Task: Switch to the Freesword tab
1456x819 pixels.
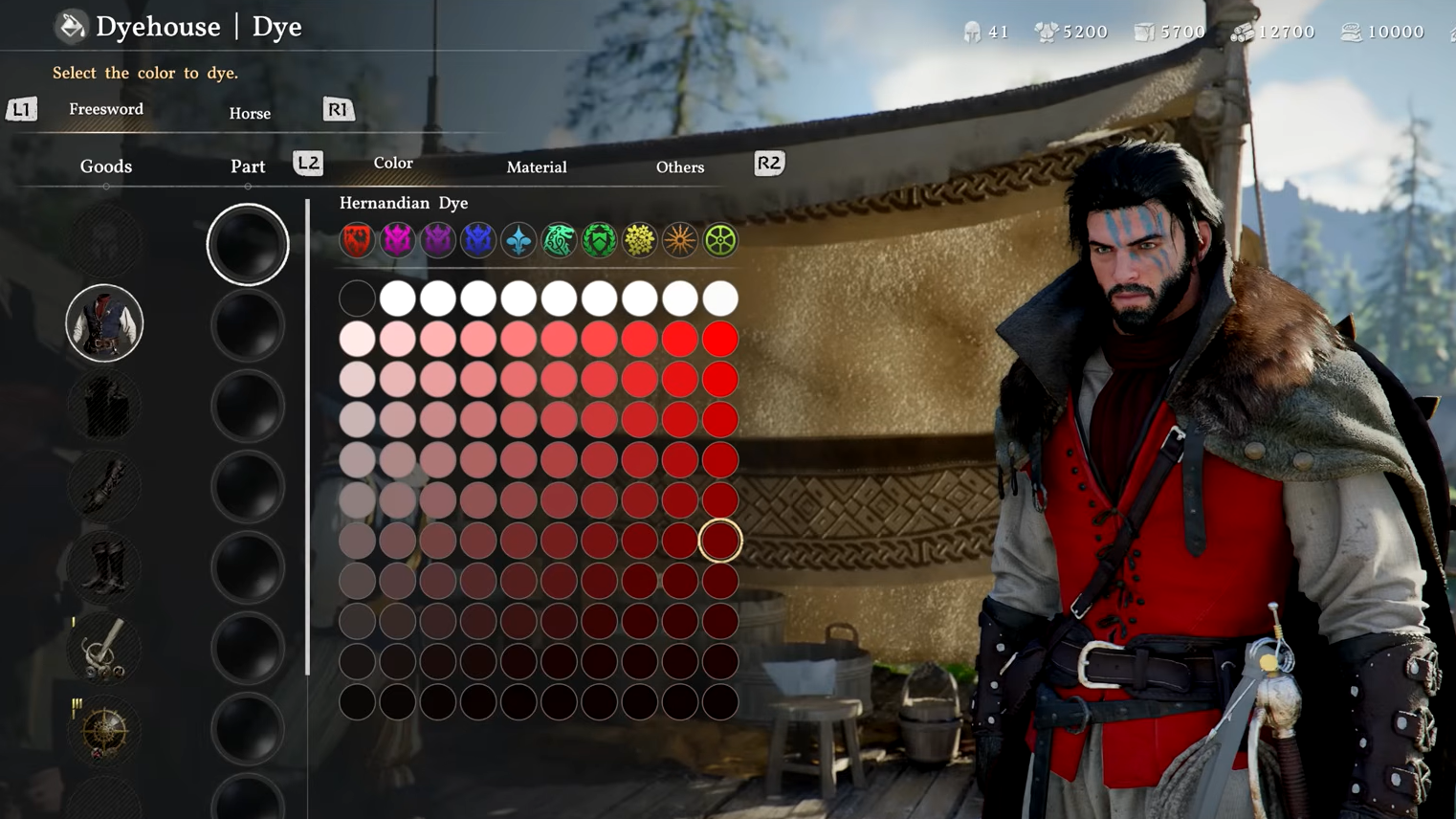Action: pos(106,109)
